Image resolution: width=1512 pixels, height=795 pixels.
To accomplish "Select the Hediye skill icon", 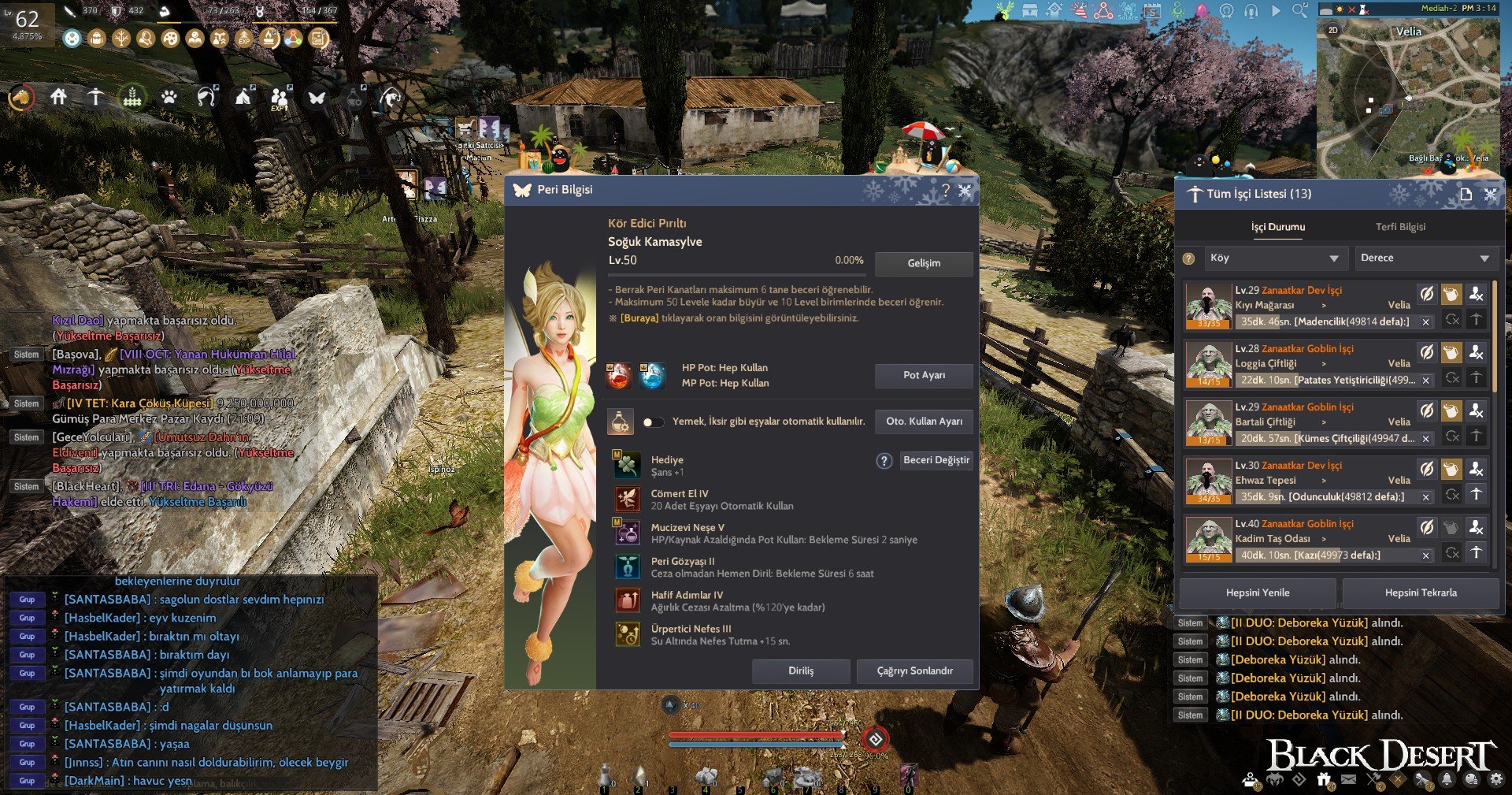I will click(628, 465).
